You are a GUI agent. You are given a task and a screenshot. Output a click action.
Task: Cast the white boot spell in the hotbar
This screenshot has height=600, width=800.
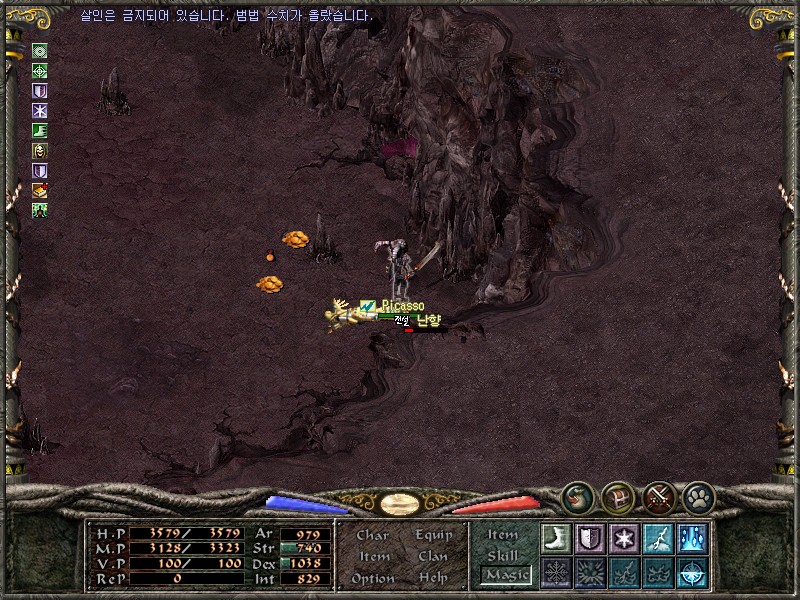coord(556,537)
